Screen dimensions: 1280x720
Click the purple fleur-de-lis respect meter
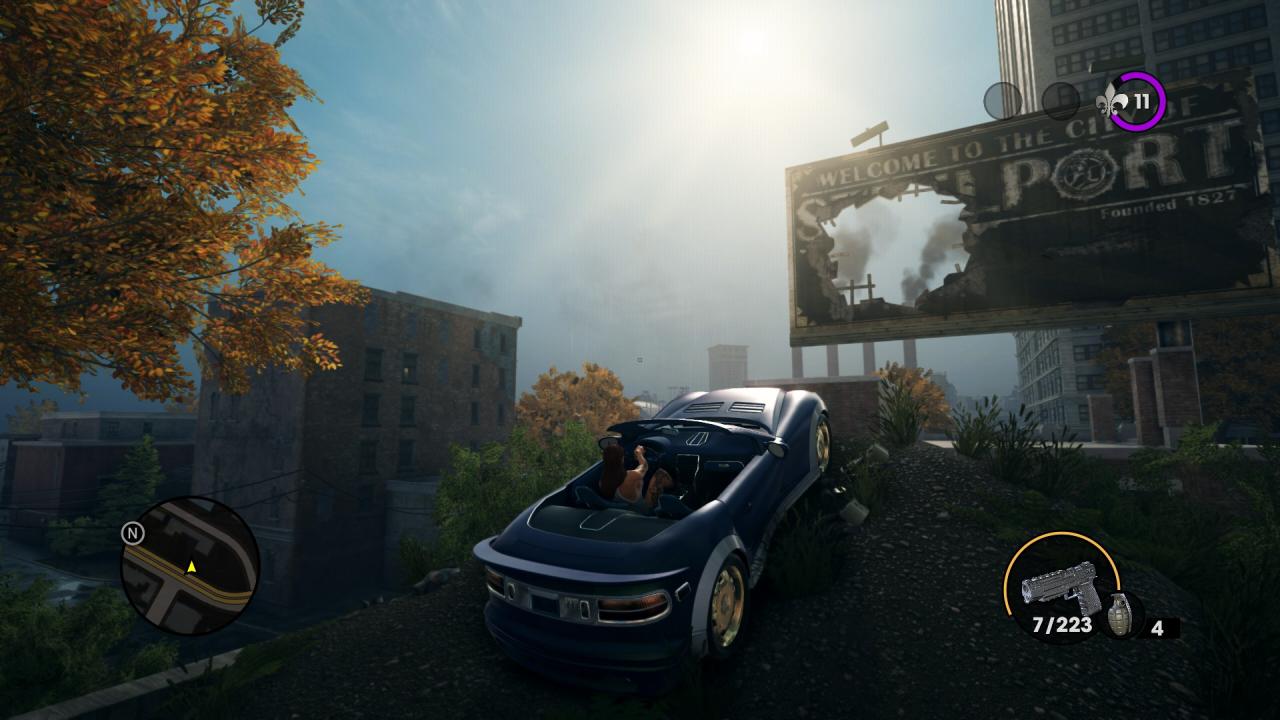tap(1135, 100)
